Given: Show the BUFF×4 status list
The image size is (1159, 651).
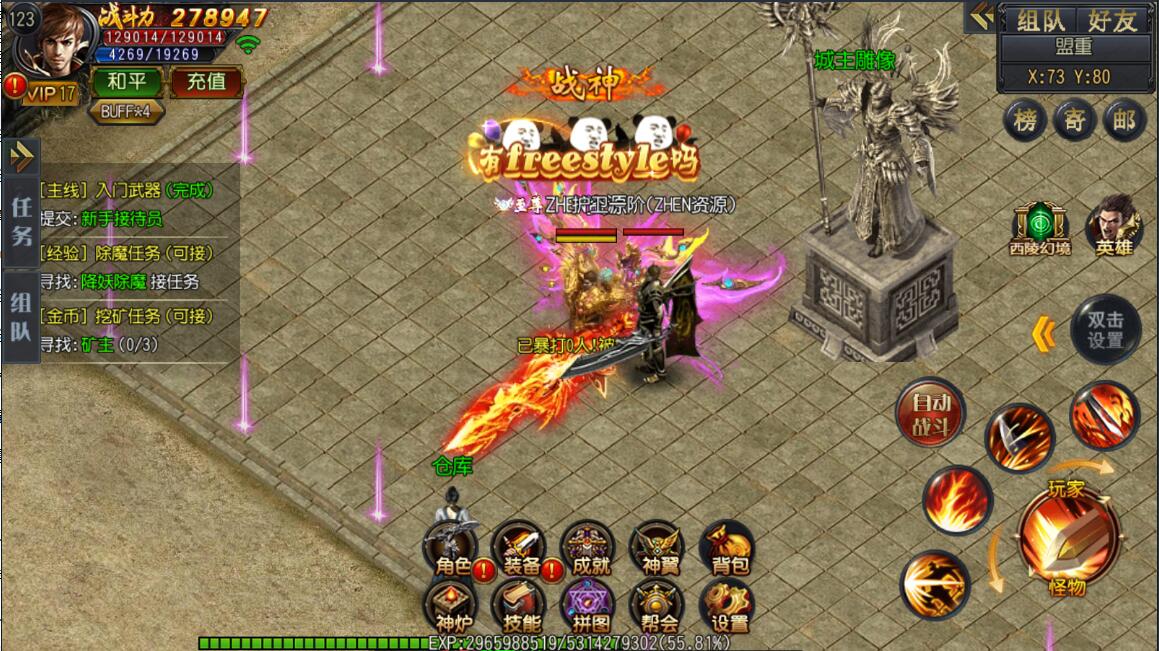Looking at the screenshot, I should pos(126,111).
